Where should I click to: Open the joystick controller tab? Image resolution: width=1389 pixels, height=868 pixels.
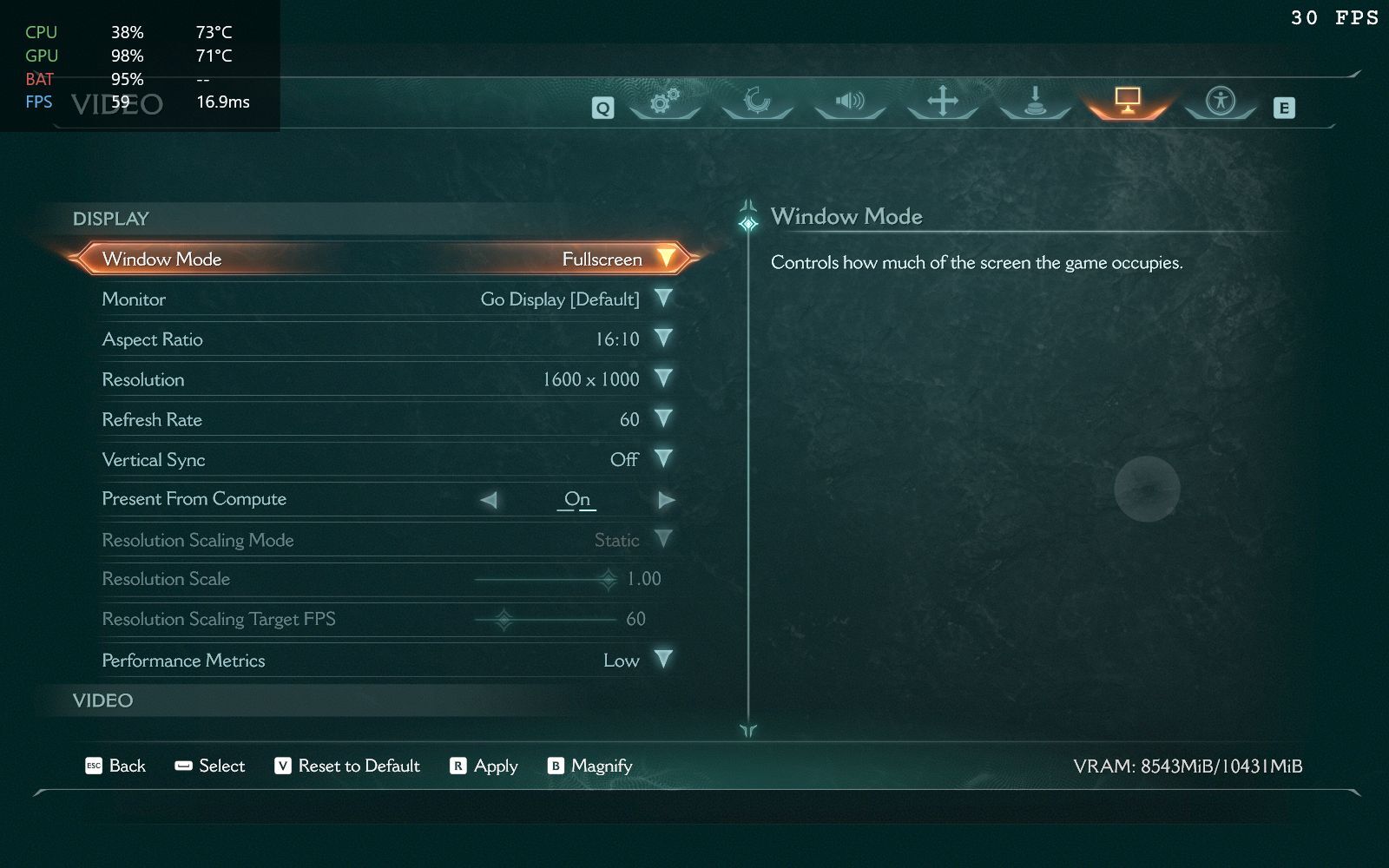point(1035,102)
